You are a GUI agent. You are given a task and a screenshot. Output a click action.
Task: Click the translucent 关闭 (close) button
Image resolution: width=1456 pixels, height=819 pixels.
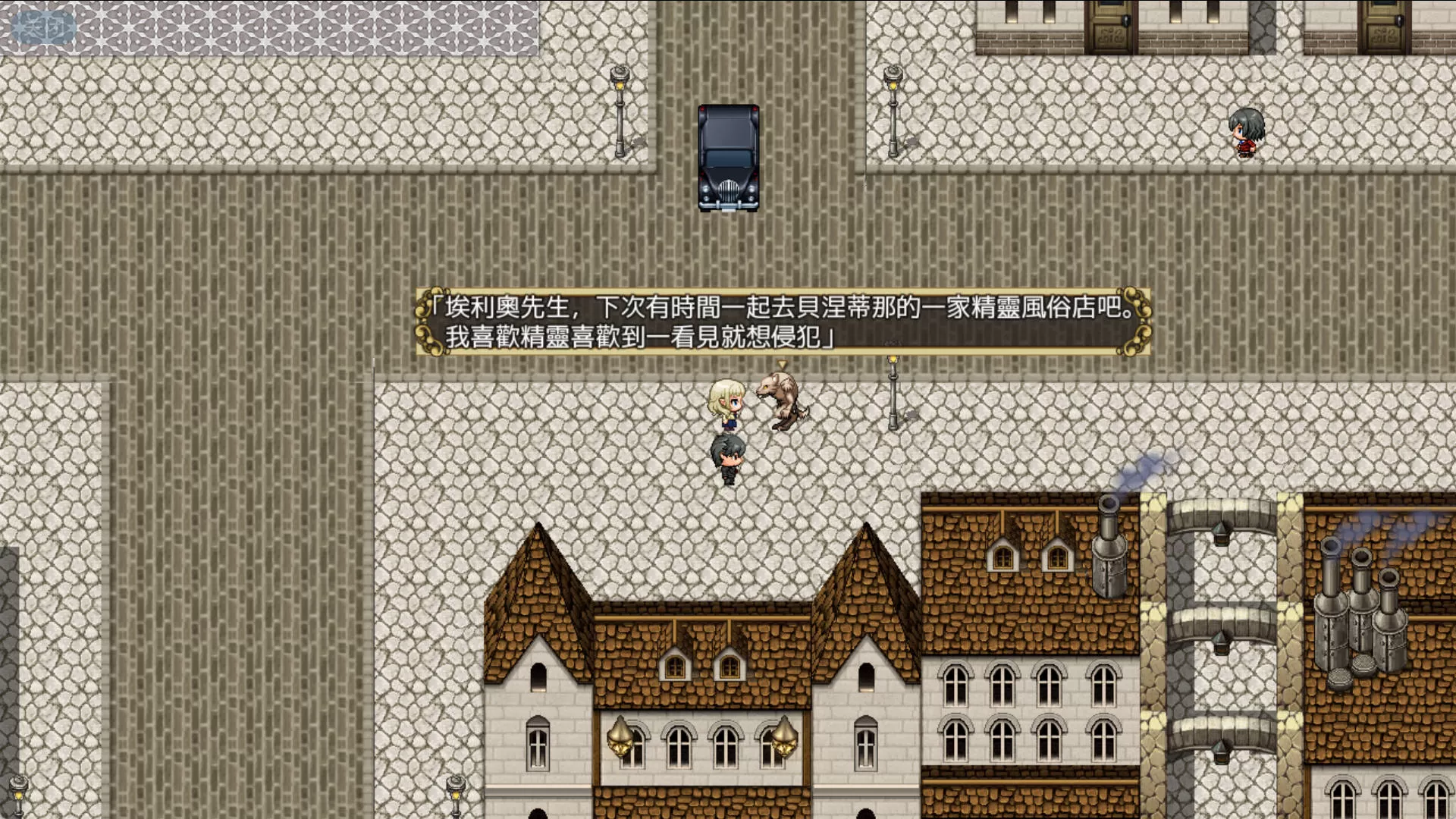[x=44, y=28]
